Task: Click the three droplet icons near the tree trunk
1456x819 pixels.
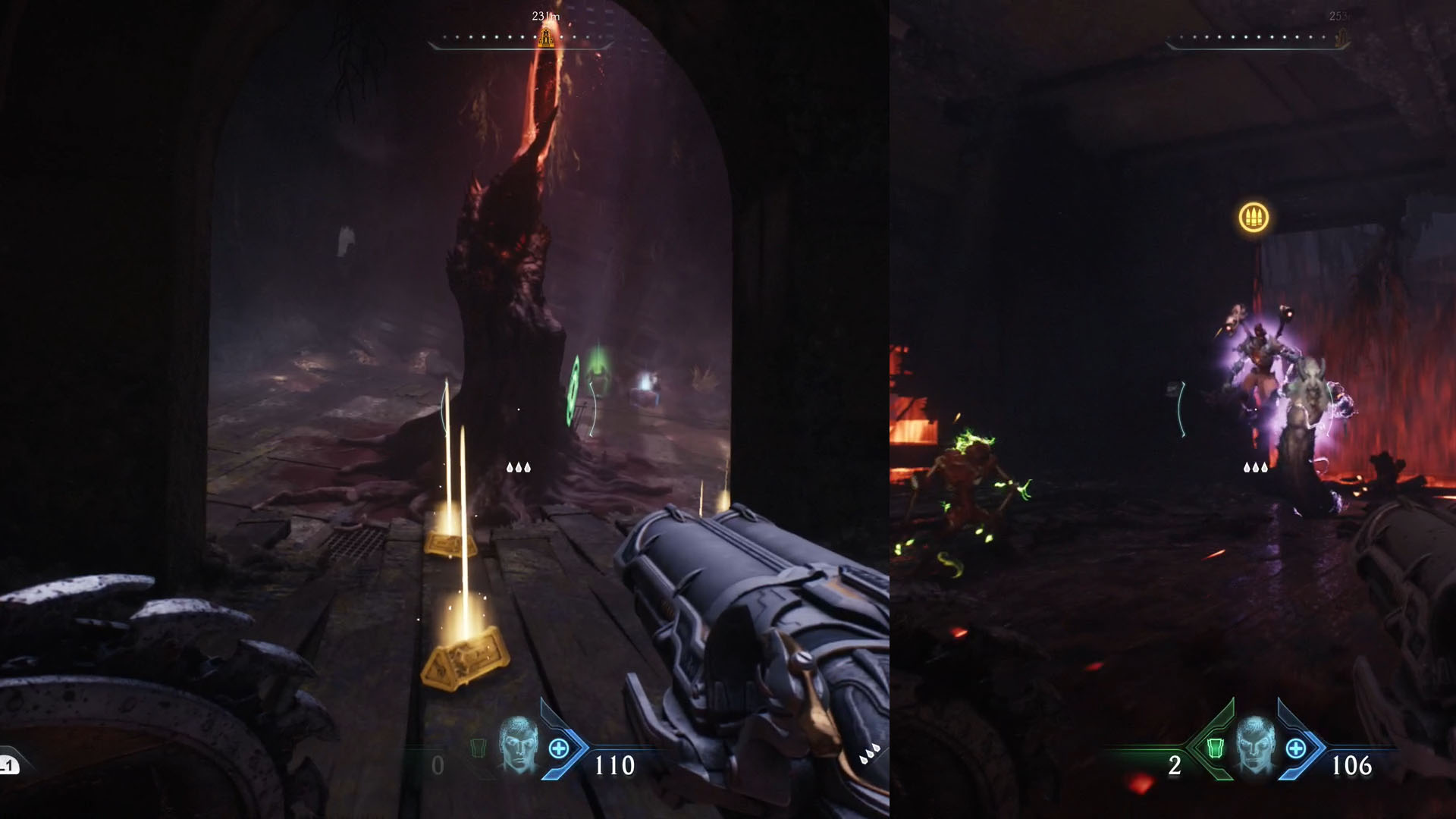Action: tap(519, 467)
